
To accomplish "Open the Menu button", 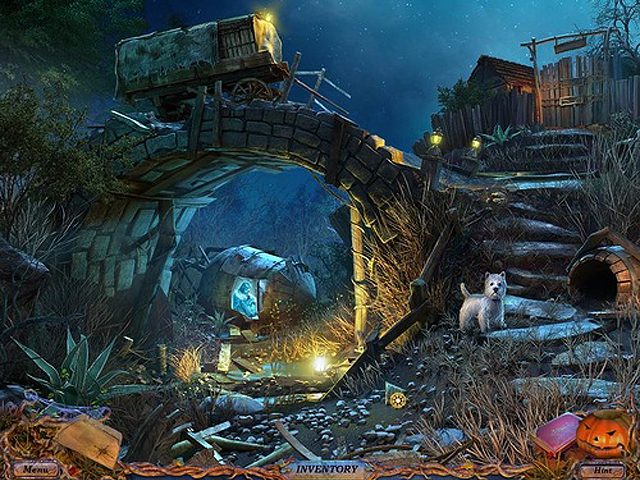I will (x=35, y=468).
